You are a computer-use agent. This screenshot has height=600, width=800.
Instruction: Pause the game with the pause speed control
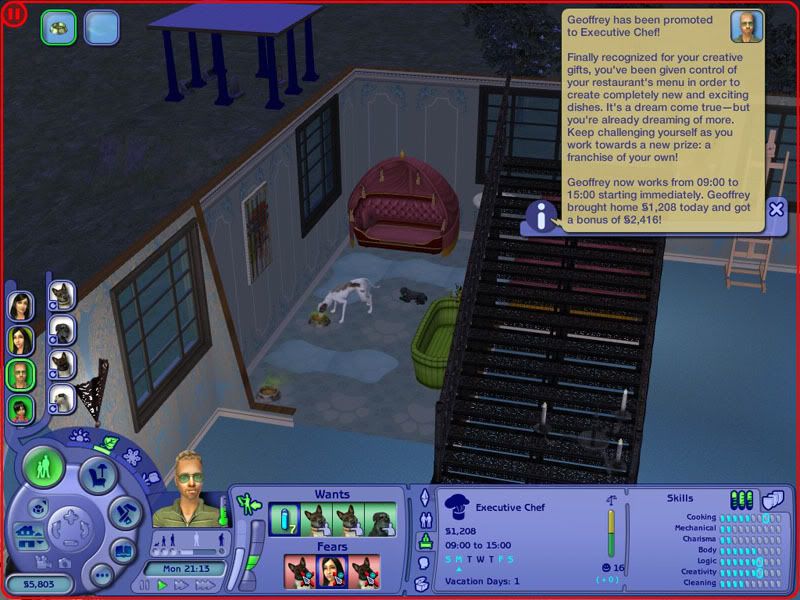[146, 585]
